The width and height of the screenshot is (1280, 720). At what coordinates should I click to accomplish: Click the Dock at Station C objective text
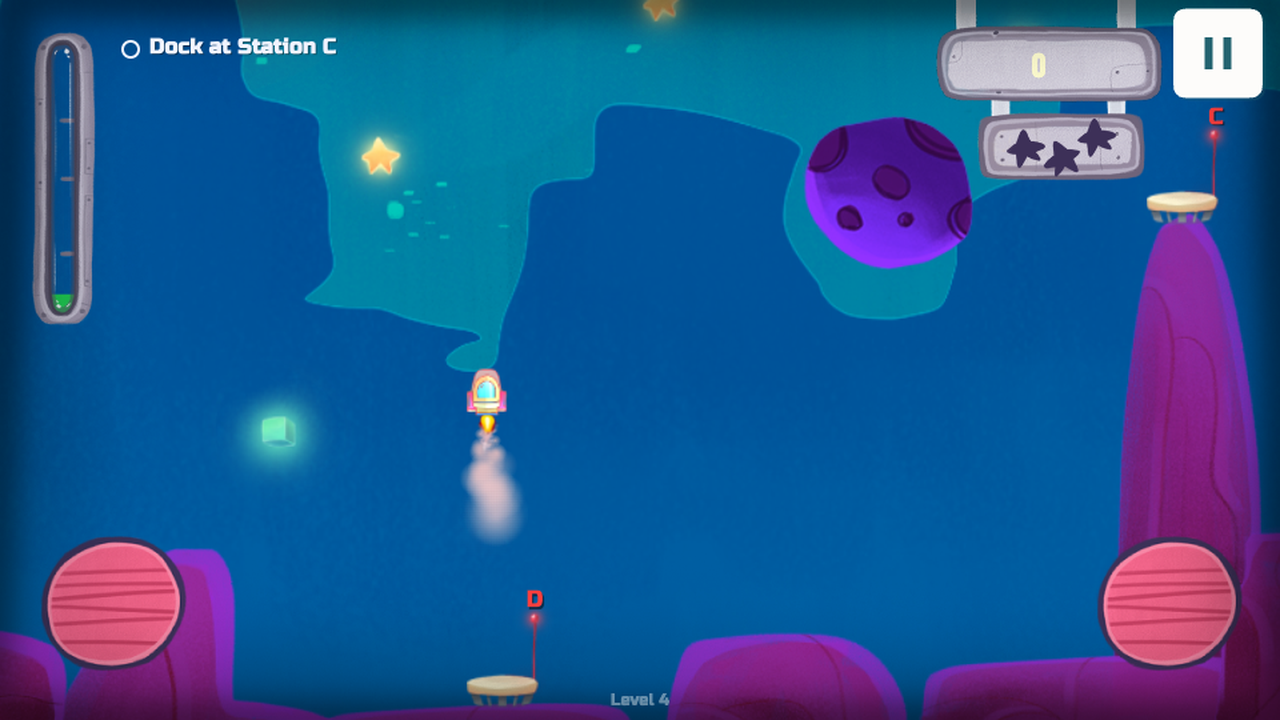(x=241, y=46)
